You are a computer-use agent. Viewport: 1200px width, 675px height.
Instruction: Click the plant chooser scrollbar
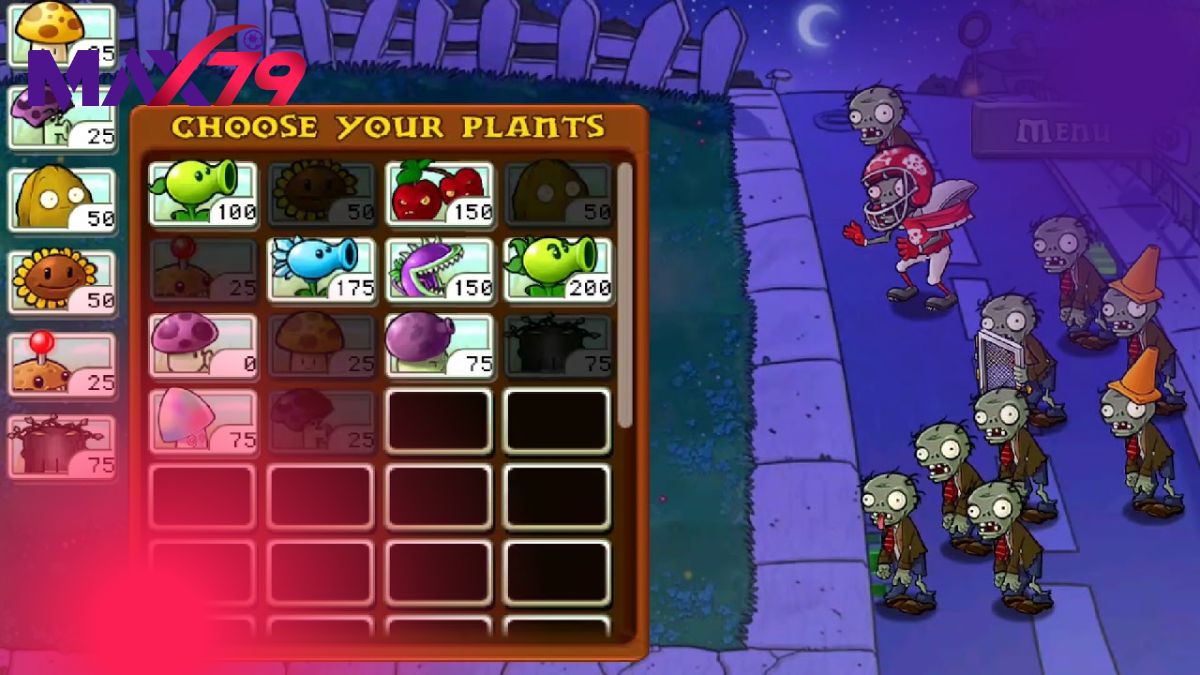click(x=625, y=295)
